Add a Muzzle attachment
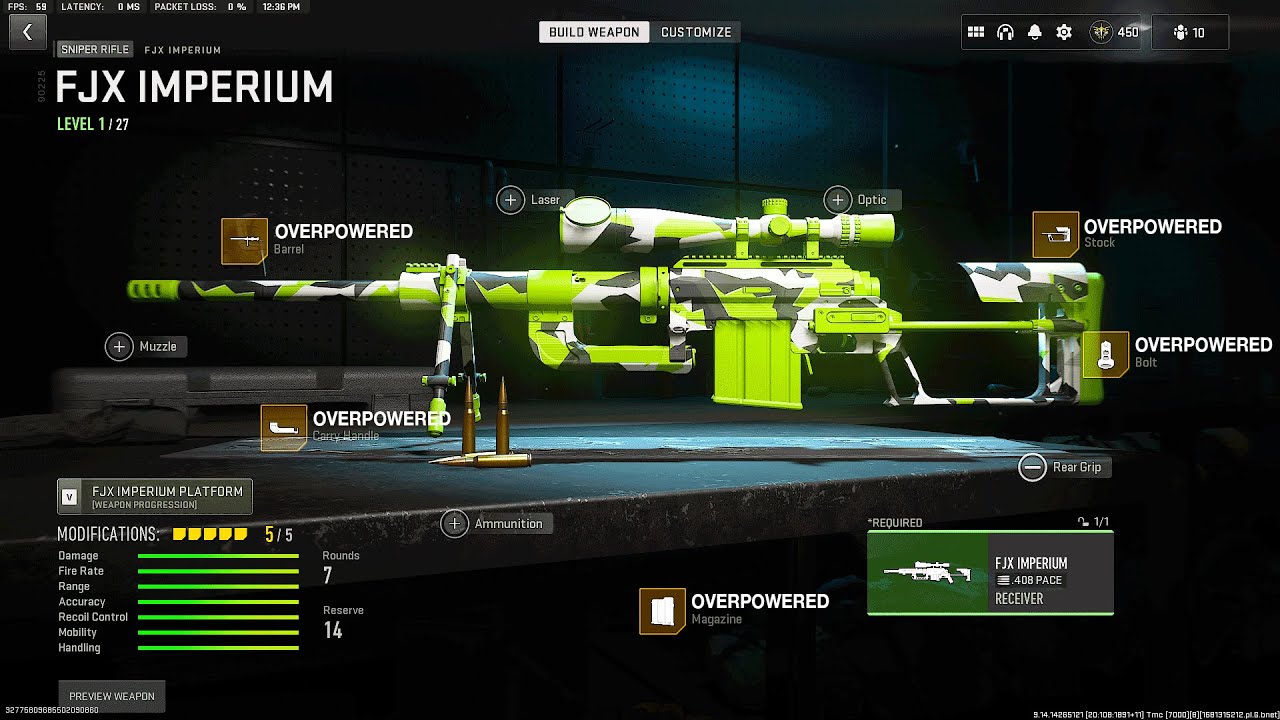This screenshot has height=720, width=1280. [120, 347]
